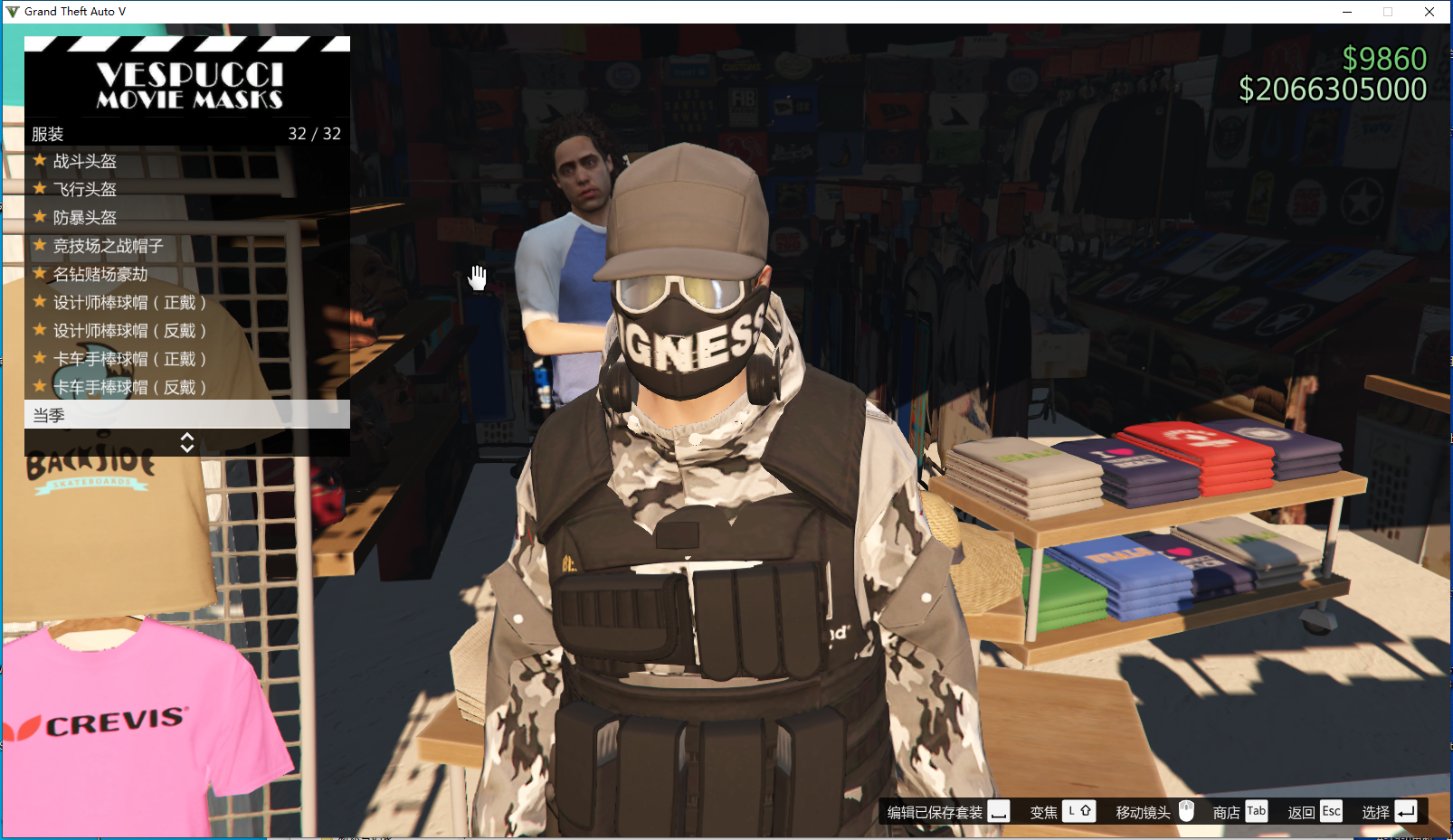The height and width of the screenshot is (840, 1453).
Task: Toggle the favorite star on 名钻赌场豪劫
Action: pos(38,274)
